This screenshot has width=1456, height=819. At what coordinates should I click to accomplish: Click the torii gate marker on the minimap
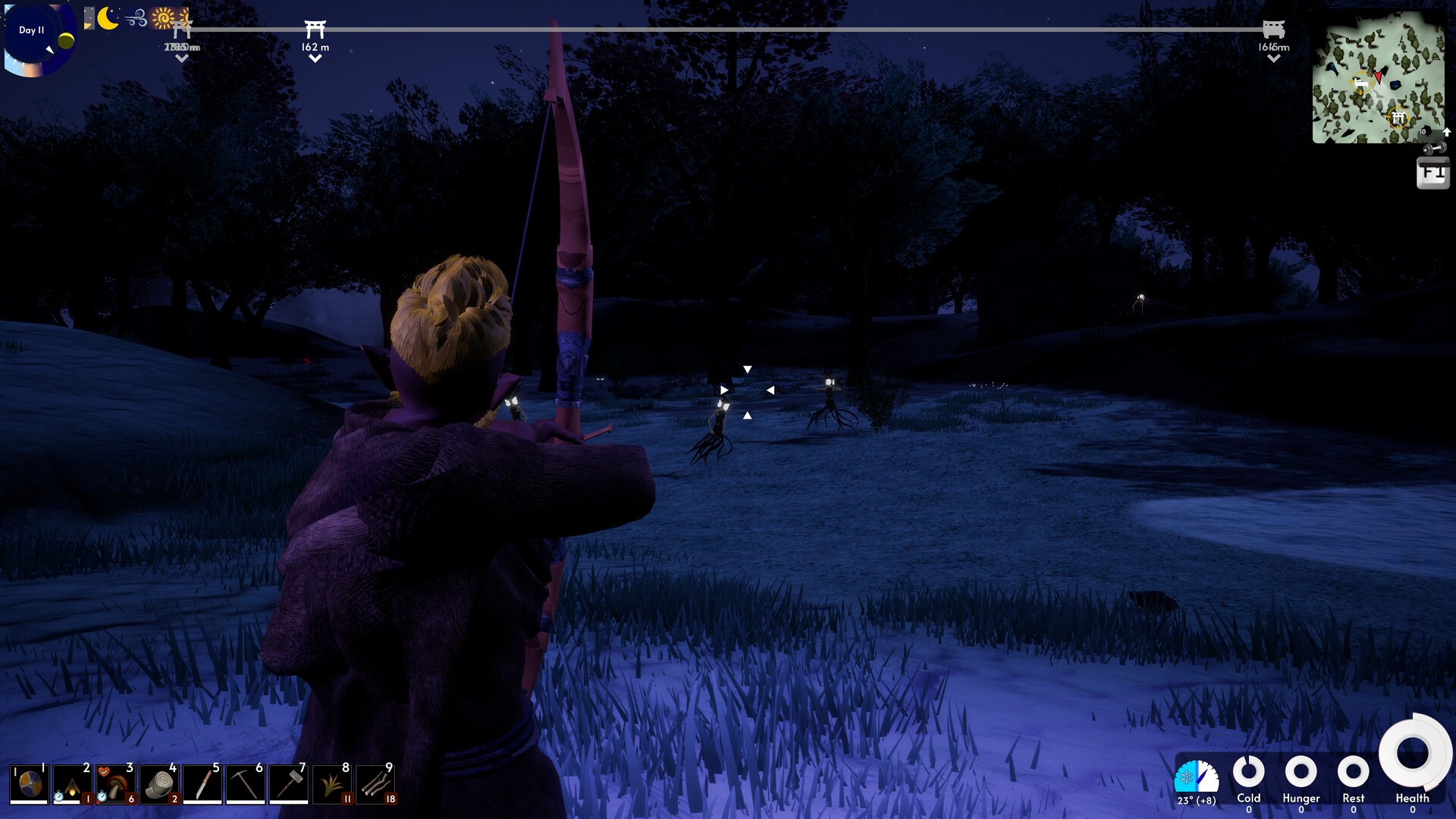(x=1398, y=118)
